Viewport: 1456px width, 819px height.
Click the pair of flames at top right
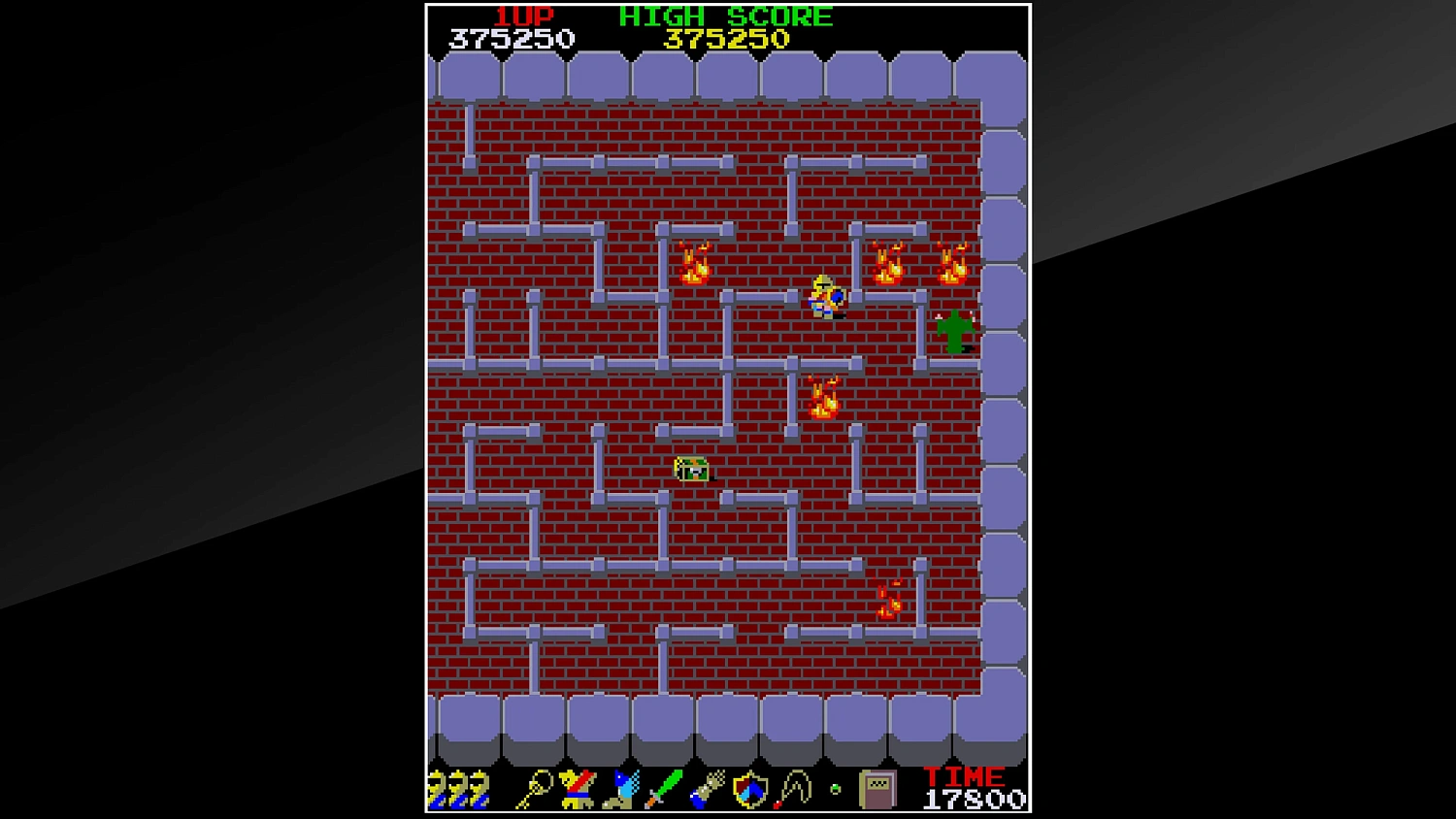click(x=916, y=262)
